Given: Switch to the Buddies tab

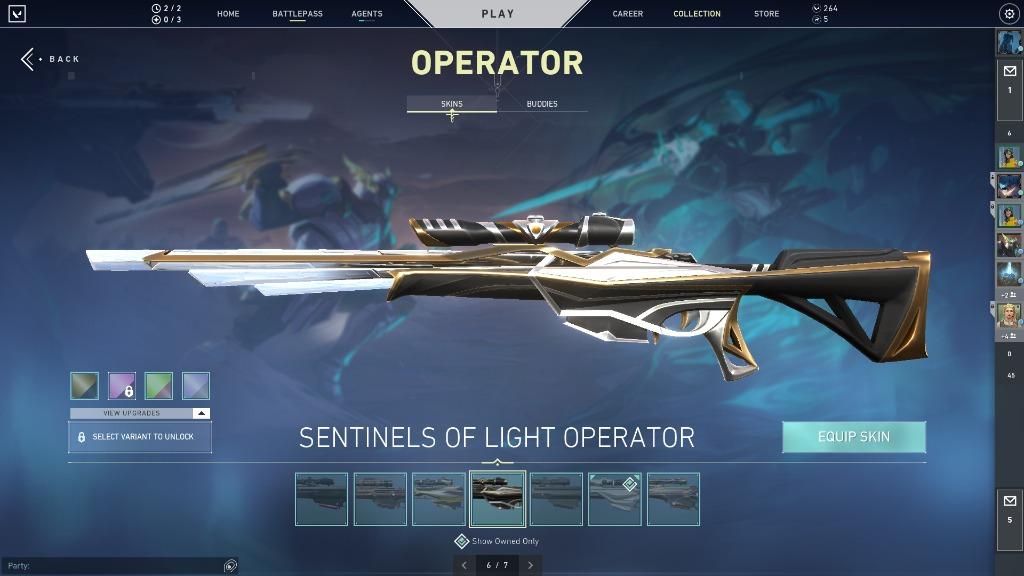Looking at the screenshot, I should click(x=542, y=104).
